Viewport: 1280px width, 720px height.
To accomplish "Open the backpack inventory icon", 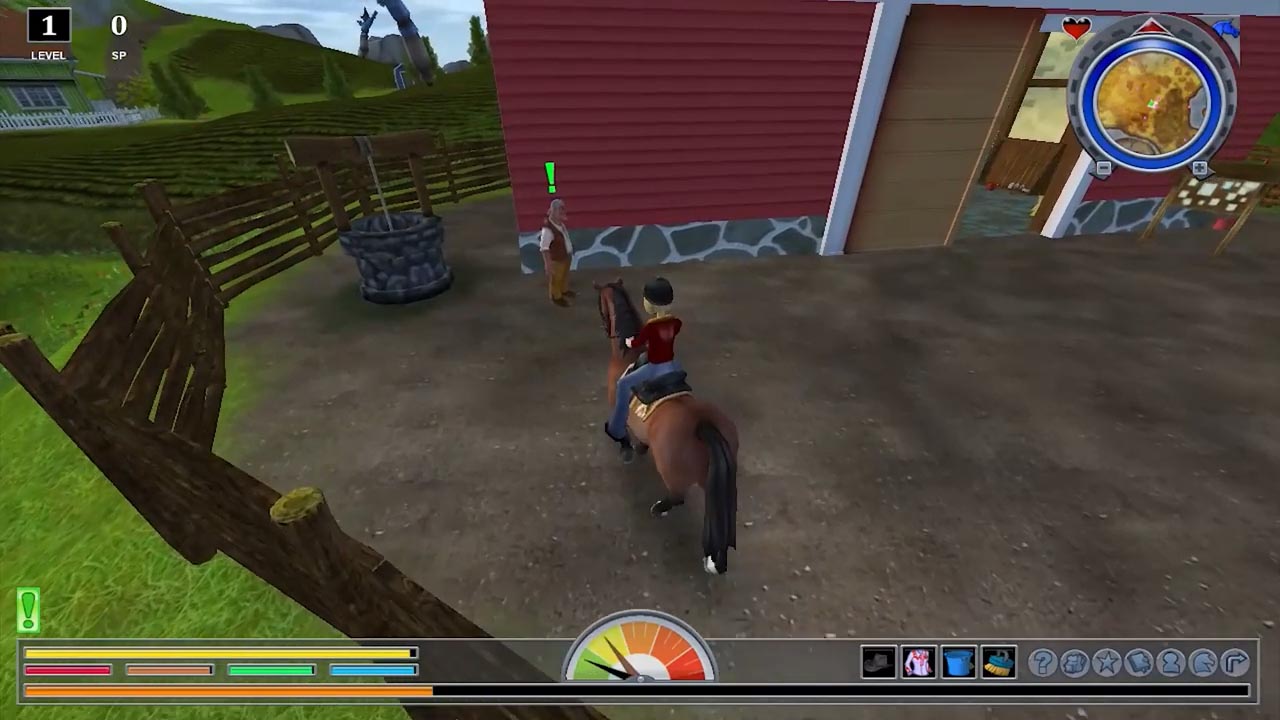I will (1073, 662).
